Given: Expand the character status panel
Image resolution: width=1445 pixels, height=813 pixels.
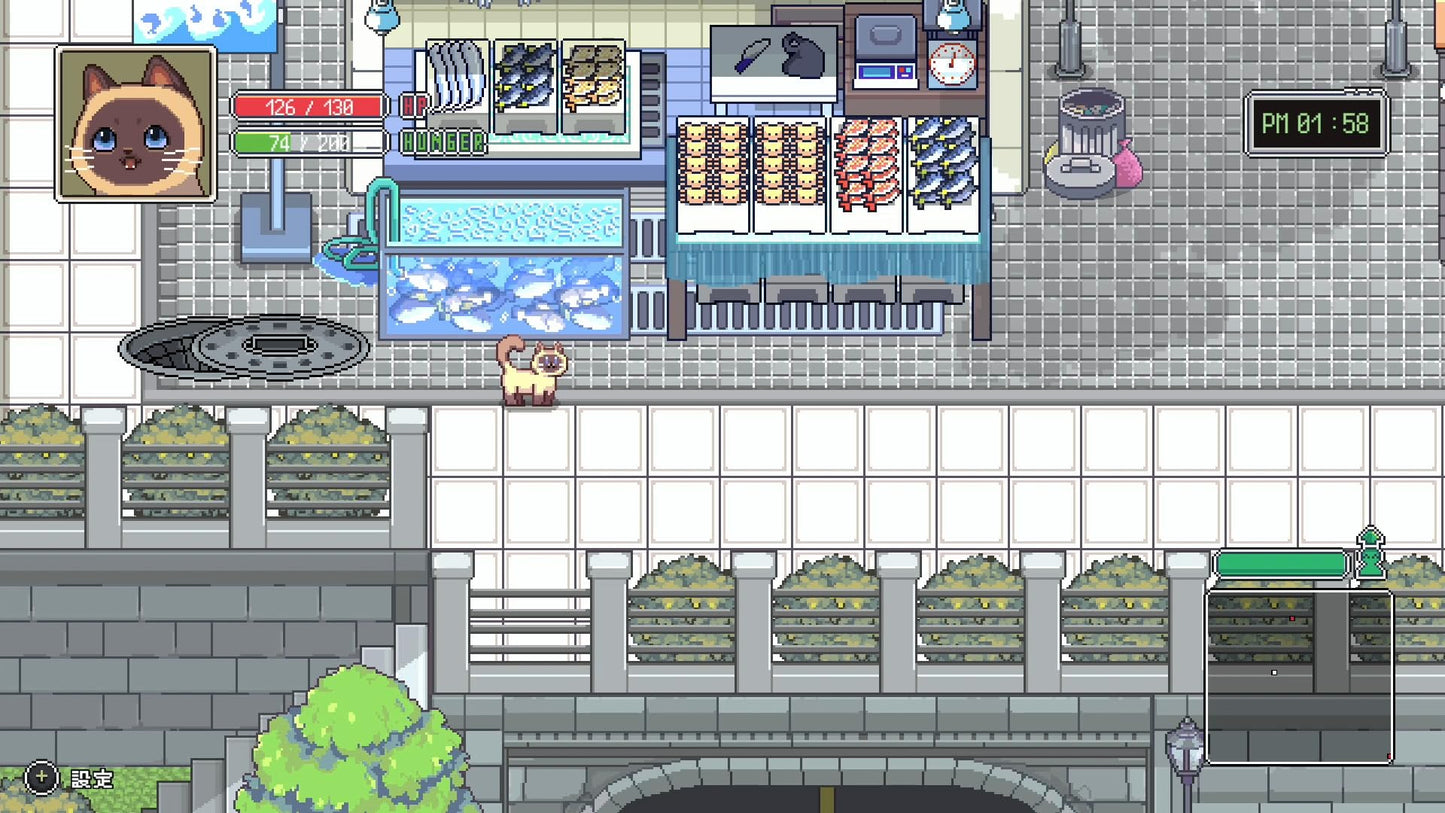Looking at the screenshot, I should (x=136, y=124).
